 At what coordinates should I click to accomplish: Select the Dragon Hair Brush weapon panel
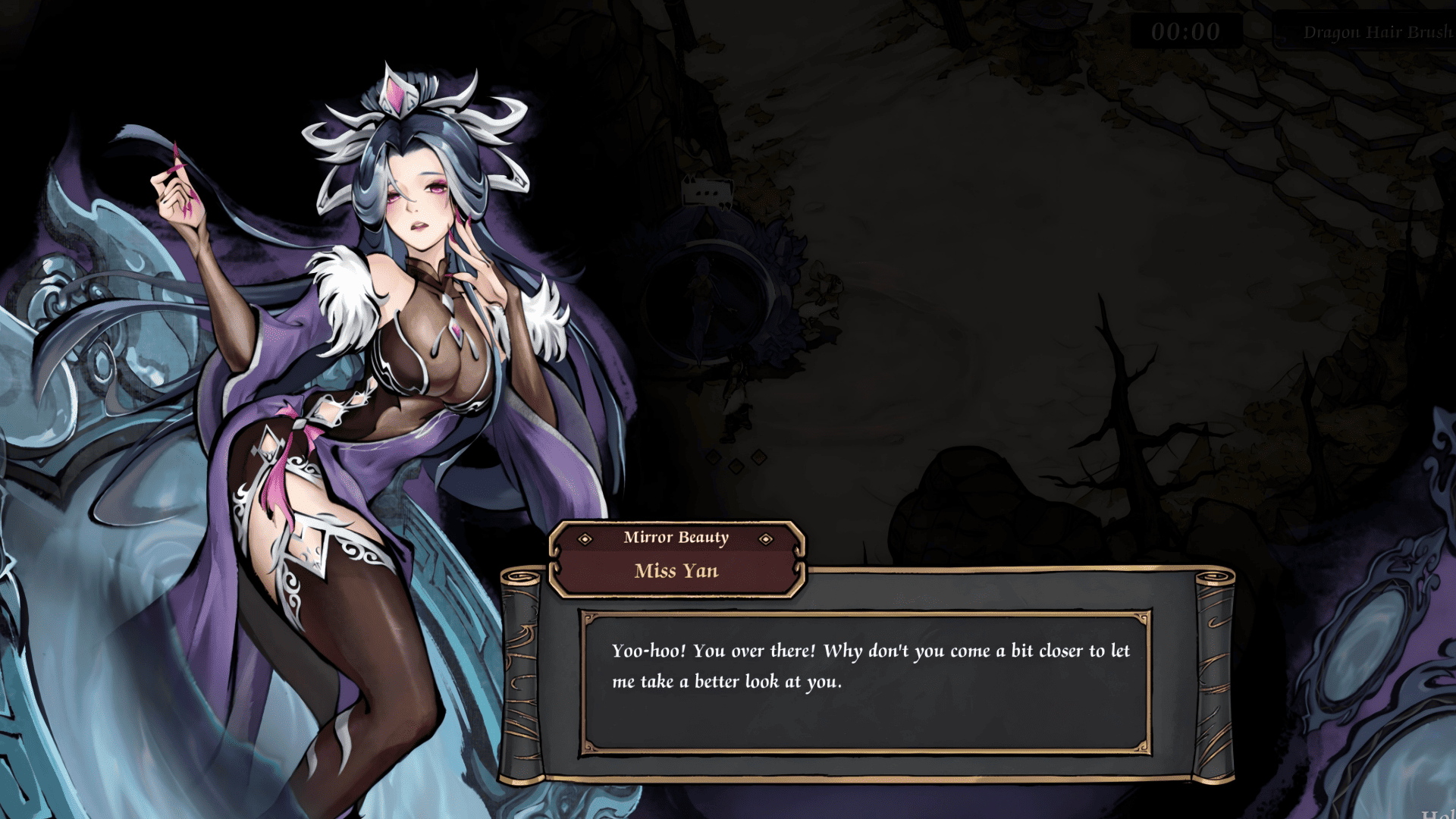tap(1370, 33)
